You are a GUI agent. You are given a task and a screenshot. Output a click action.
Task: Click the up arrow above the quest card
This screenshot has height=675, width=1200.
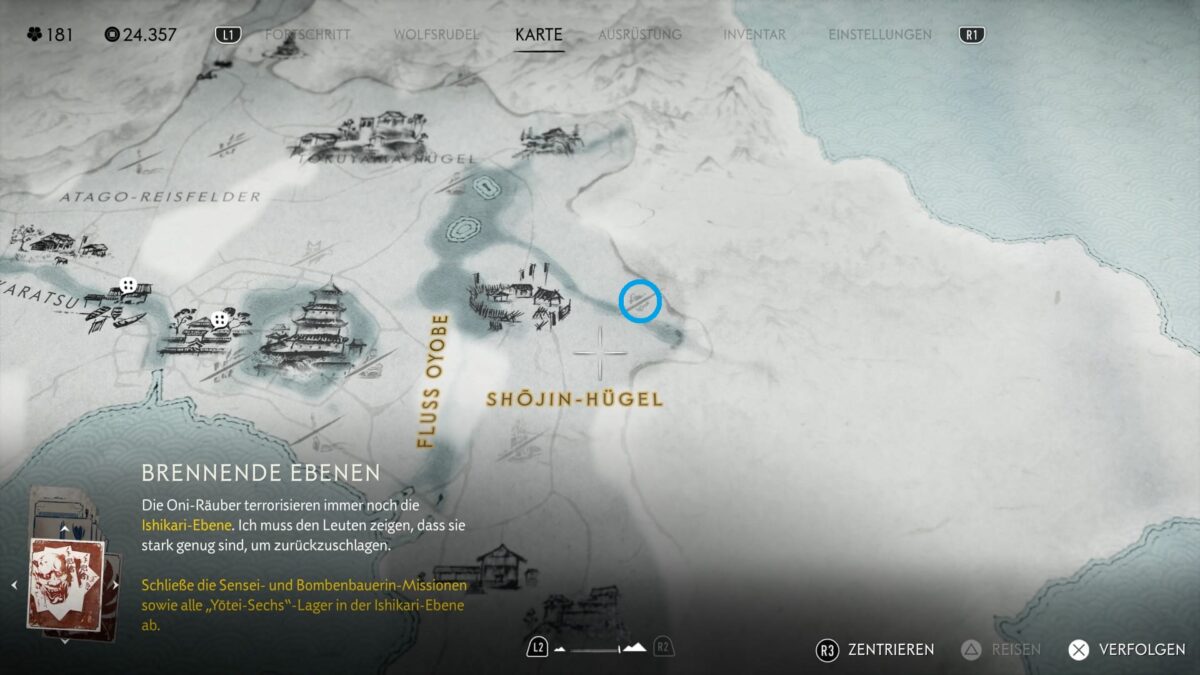click(x=66, y=528)
